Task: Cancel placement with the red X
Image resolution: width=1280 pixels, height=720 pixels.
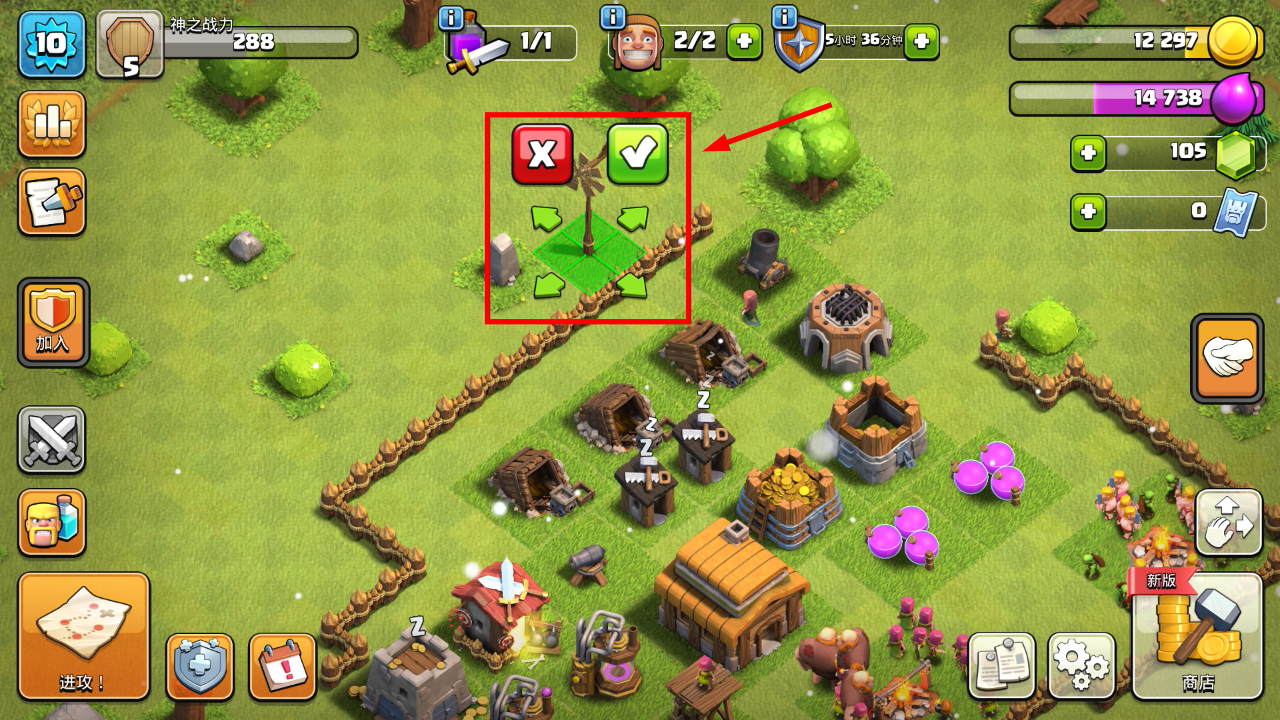Action: (x=542, y=154)
